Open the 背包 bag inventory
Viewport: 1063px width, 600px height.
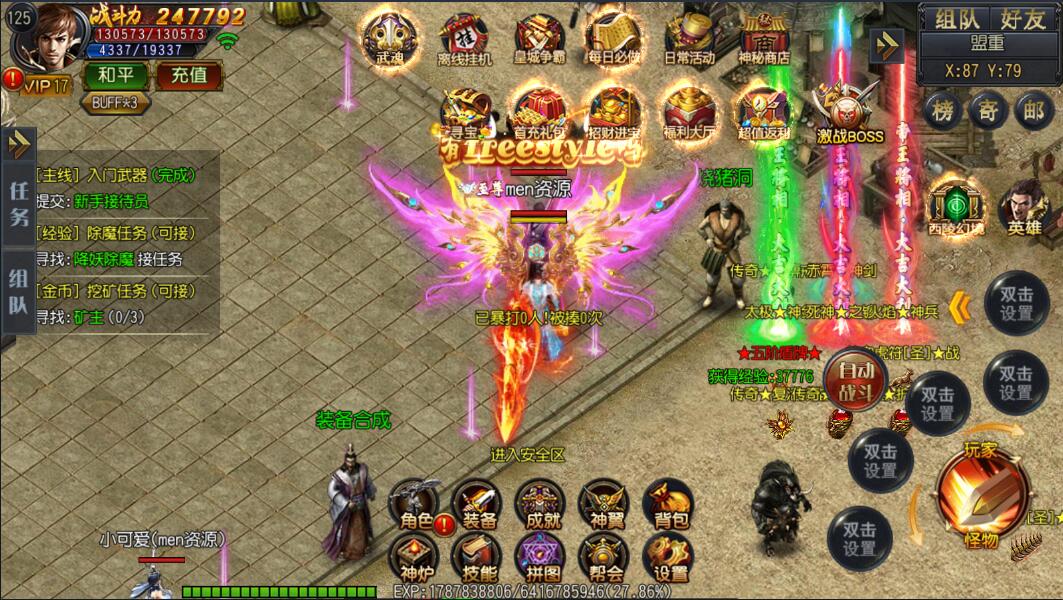[669, 503]
